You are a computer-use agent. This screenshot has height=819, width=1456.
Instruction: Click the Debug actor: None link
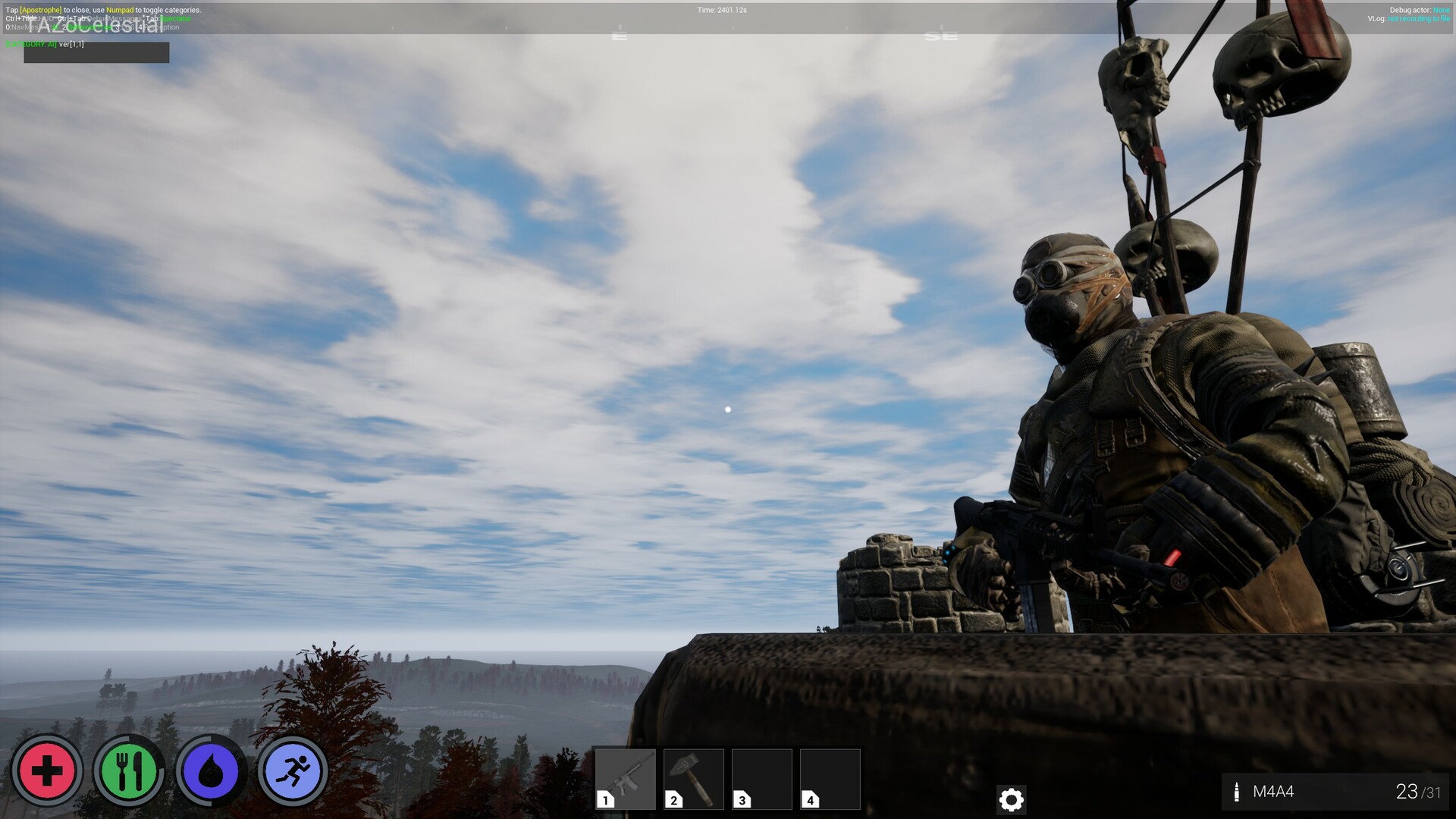(x=1421, y=10)
